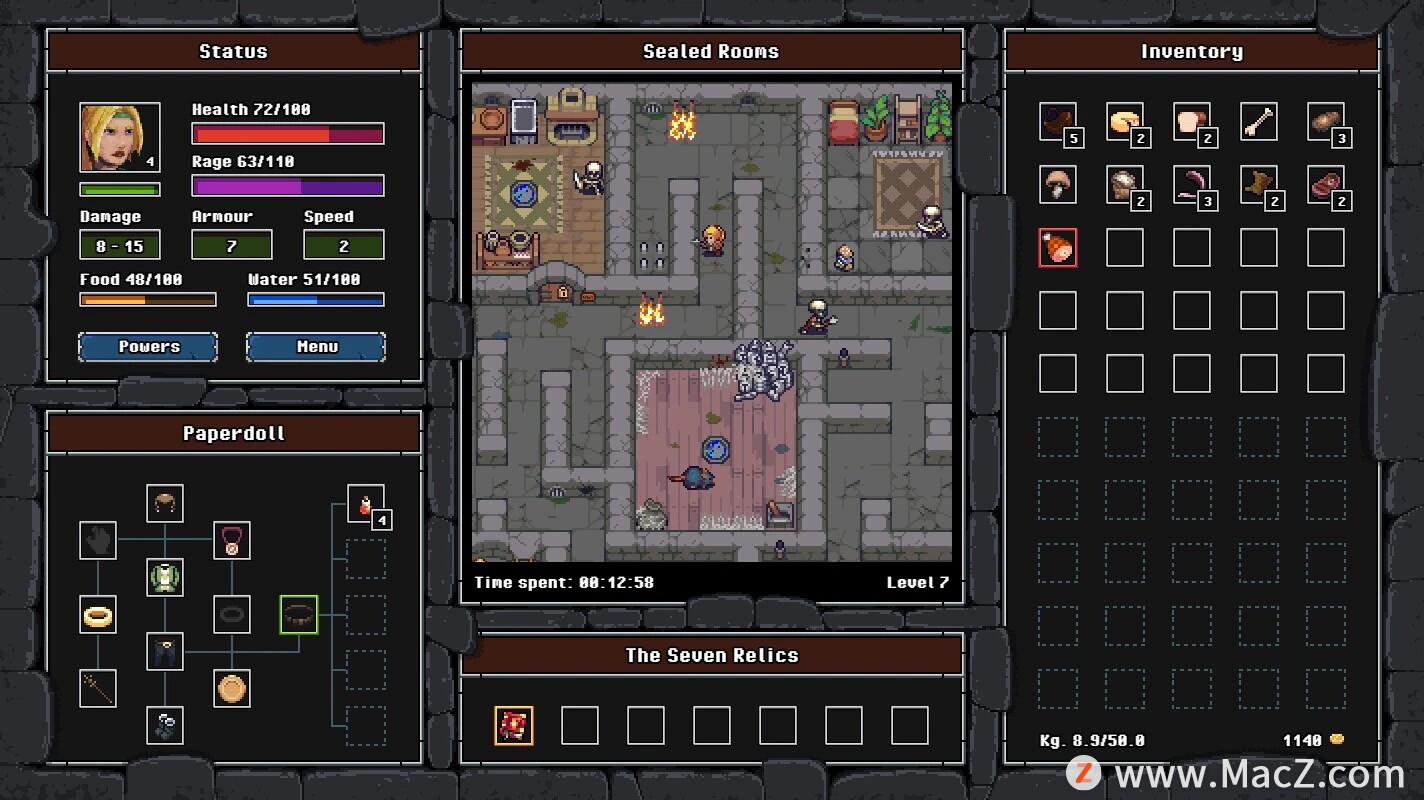The height and width of the screenshot is (800, 1424).
Task: Select the bone item
Action: pos(1259,122)
